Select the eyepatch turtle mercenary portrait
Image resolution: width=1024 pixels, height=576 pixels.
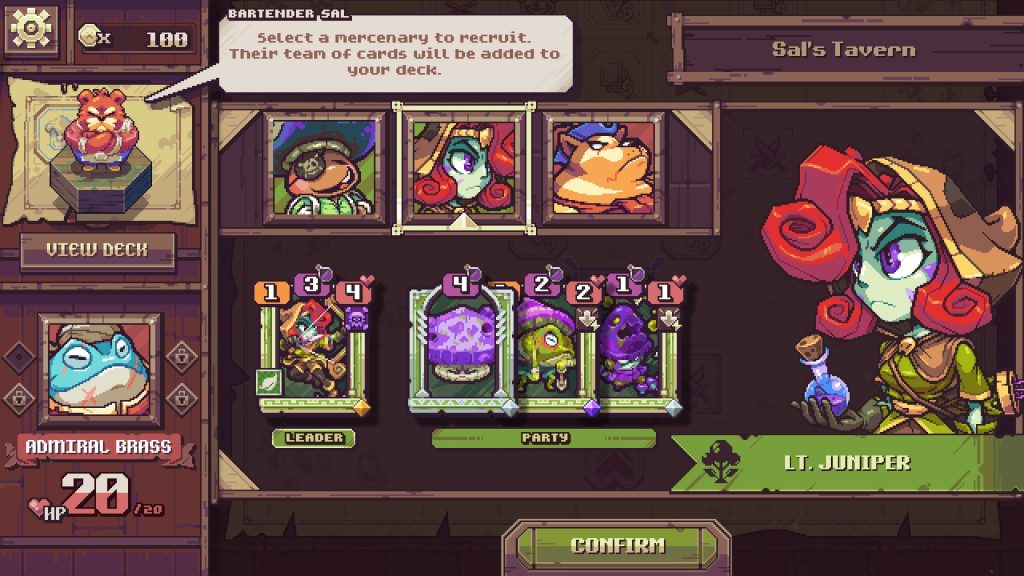tap(325, 166)
